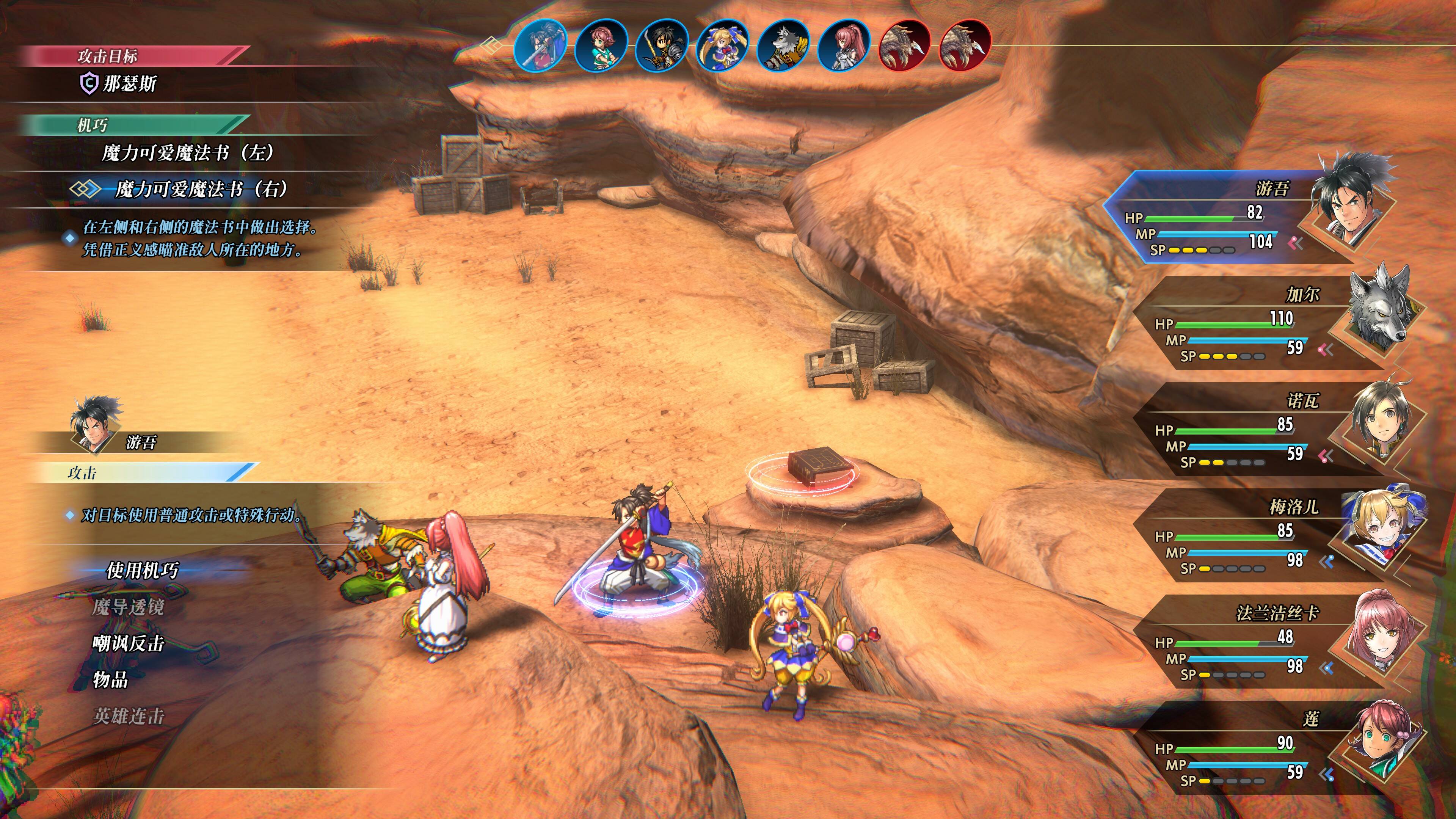The width and height of the screenshot is (1456, 819).
Task: Click the wolf portrait in turn order
Action: pos(783,45)
